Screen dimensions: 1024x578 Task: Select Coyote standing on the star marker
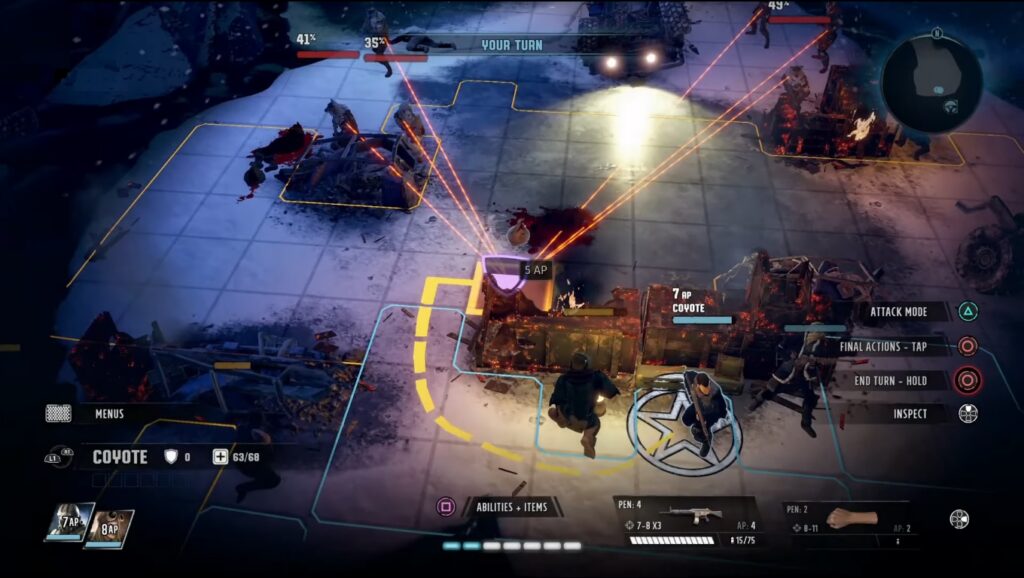[704, 410]
